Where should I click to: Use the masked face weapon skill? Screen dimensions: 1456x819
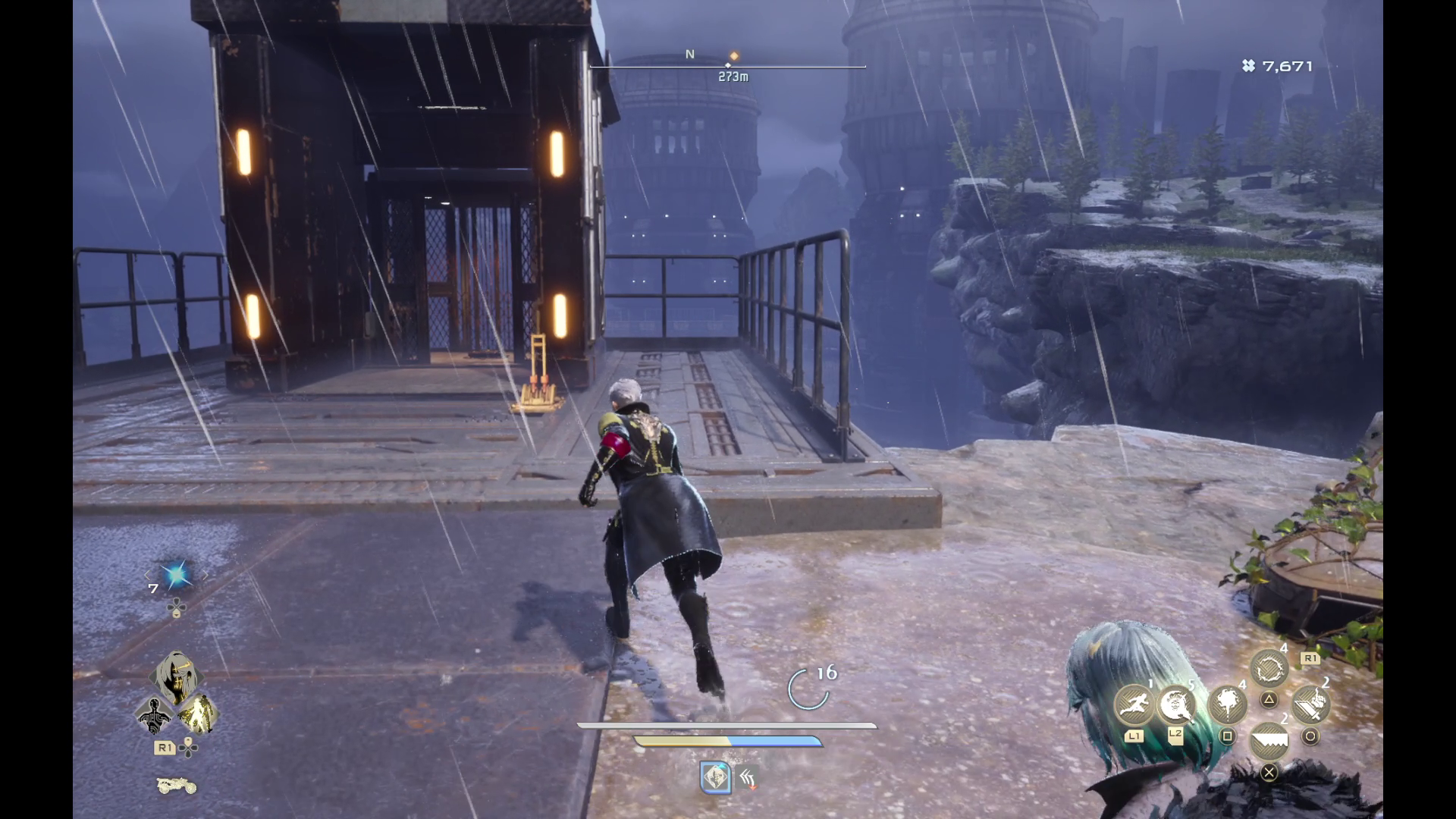point(1176,704)
